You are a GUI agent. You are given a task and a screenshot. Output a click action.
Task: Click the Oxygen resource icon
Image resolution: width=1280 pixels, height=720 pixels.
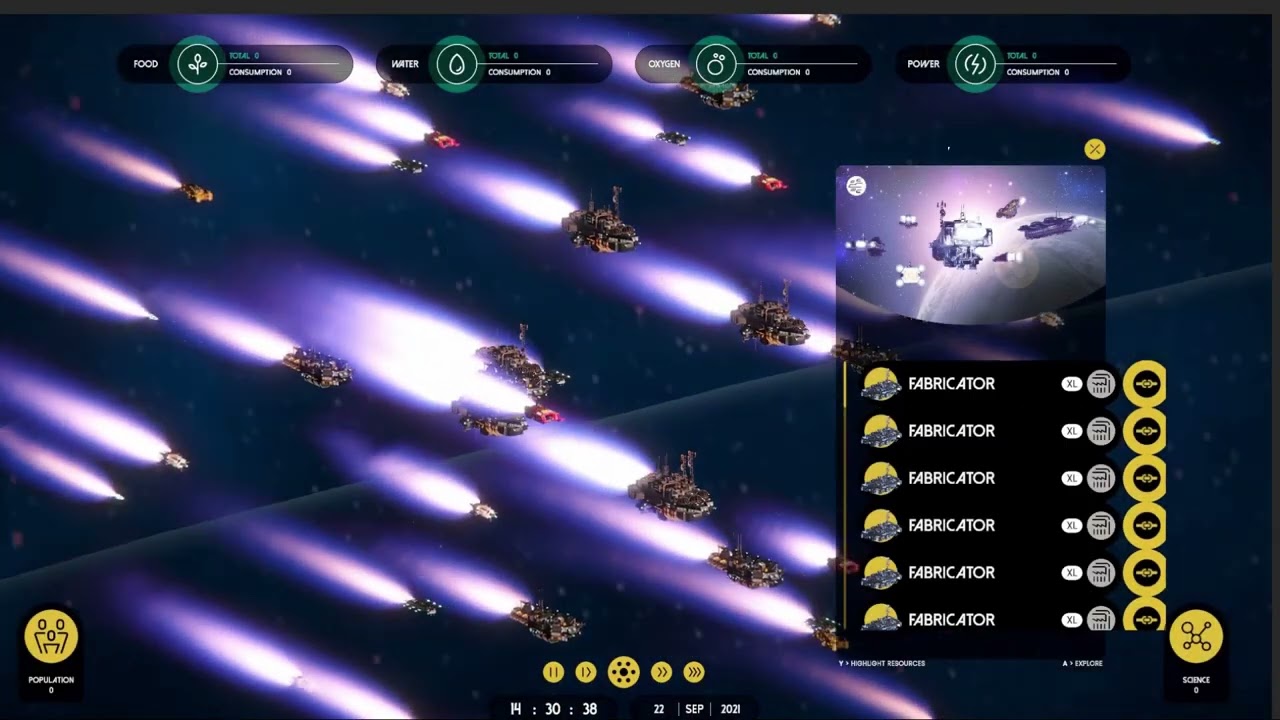(716, 64)
